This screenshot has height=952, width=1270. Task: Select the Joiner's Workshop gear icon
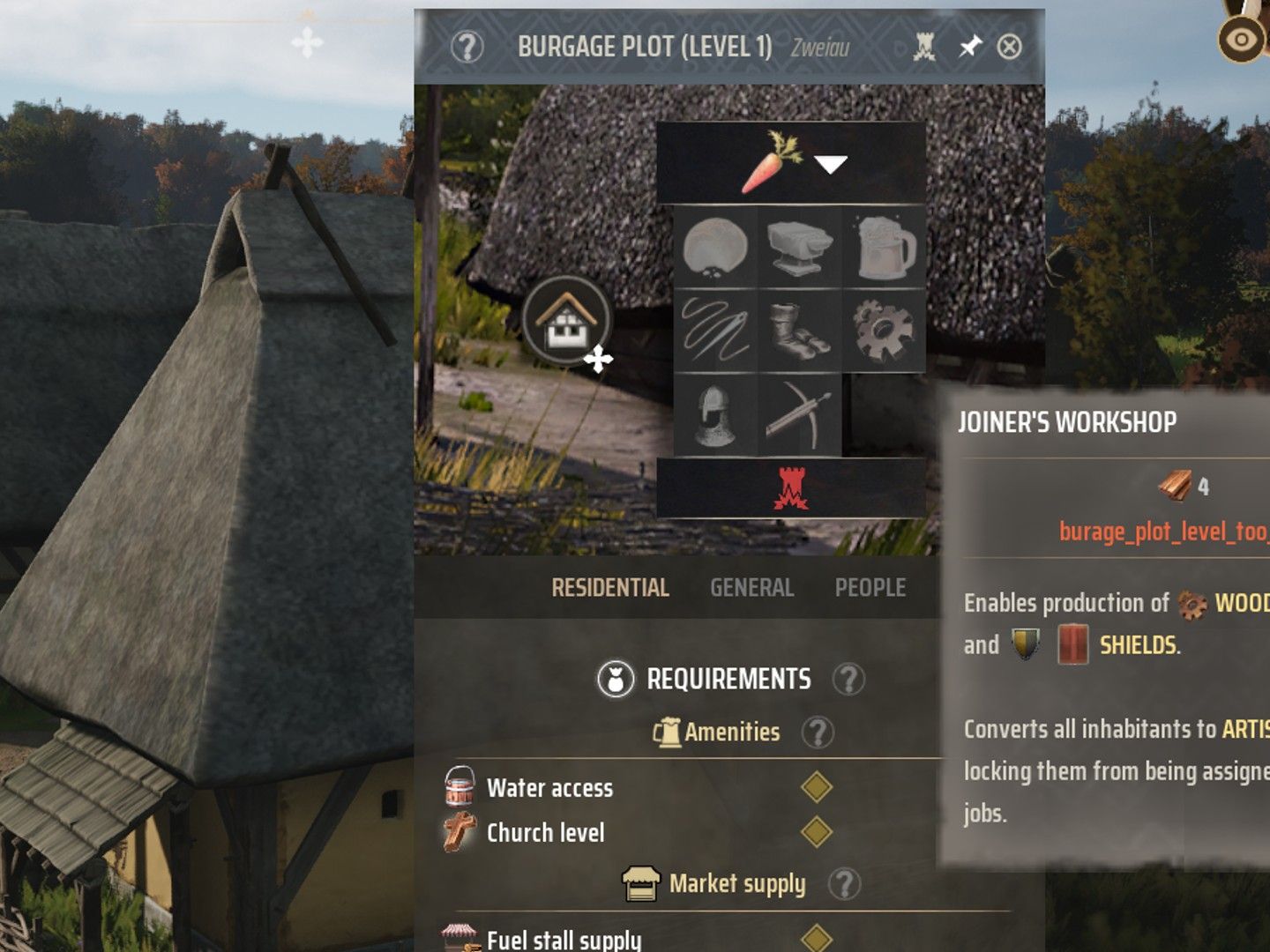tap(884, 331)
